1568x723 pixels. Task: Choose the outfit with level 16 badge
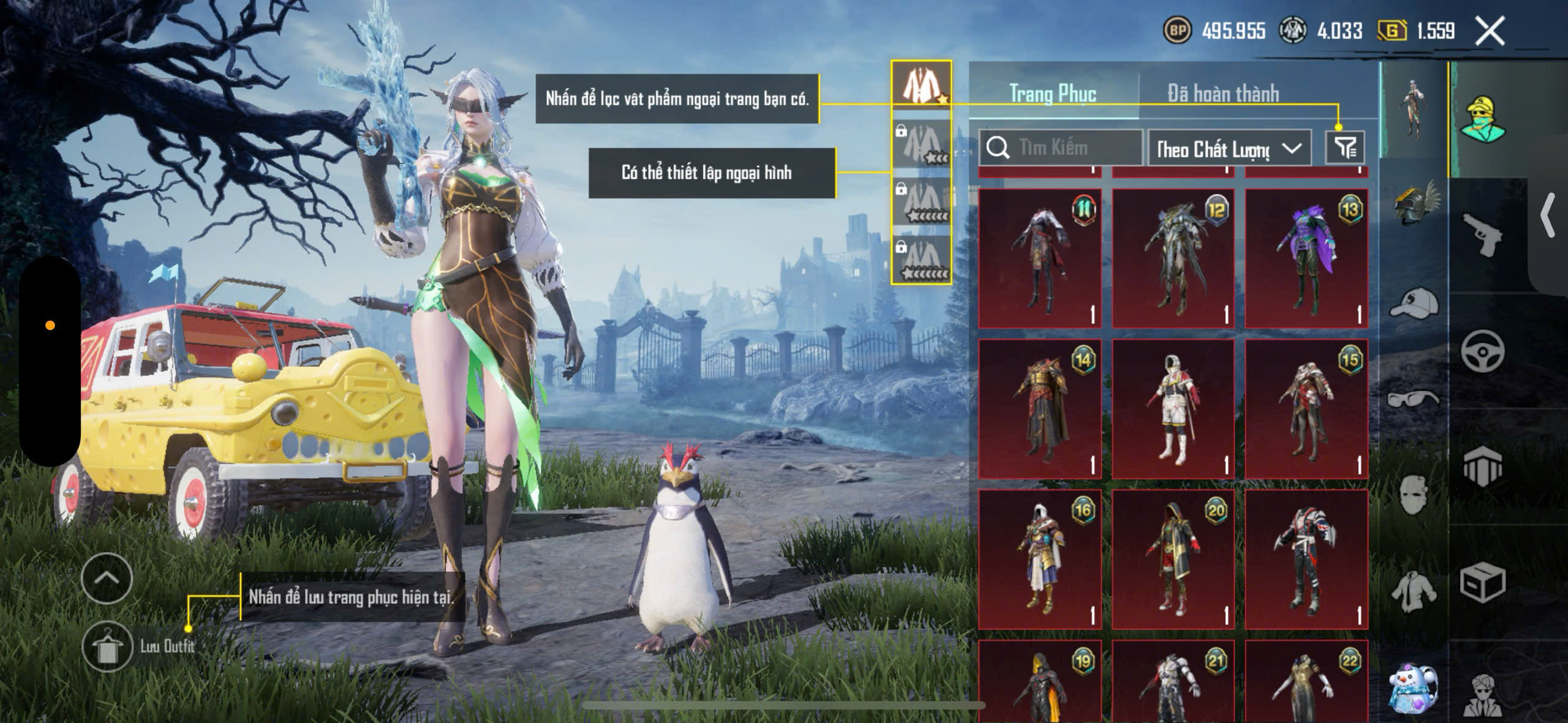[x=1039, y=560]
